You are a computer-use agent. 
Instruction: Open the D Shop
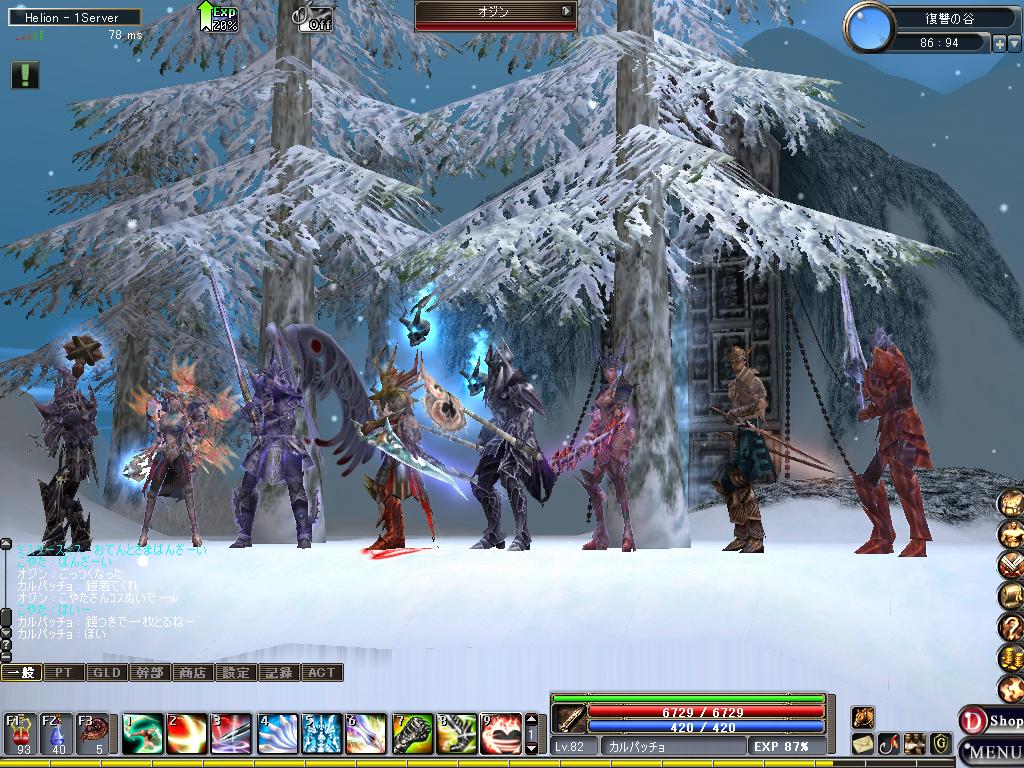pyautogui.click(x=992, y=720)
